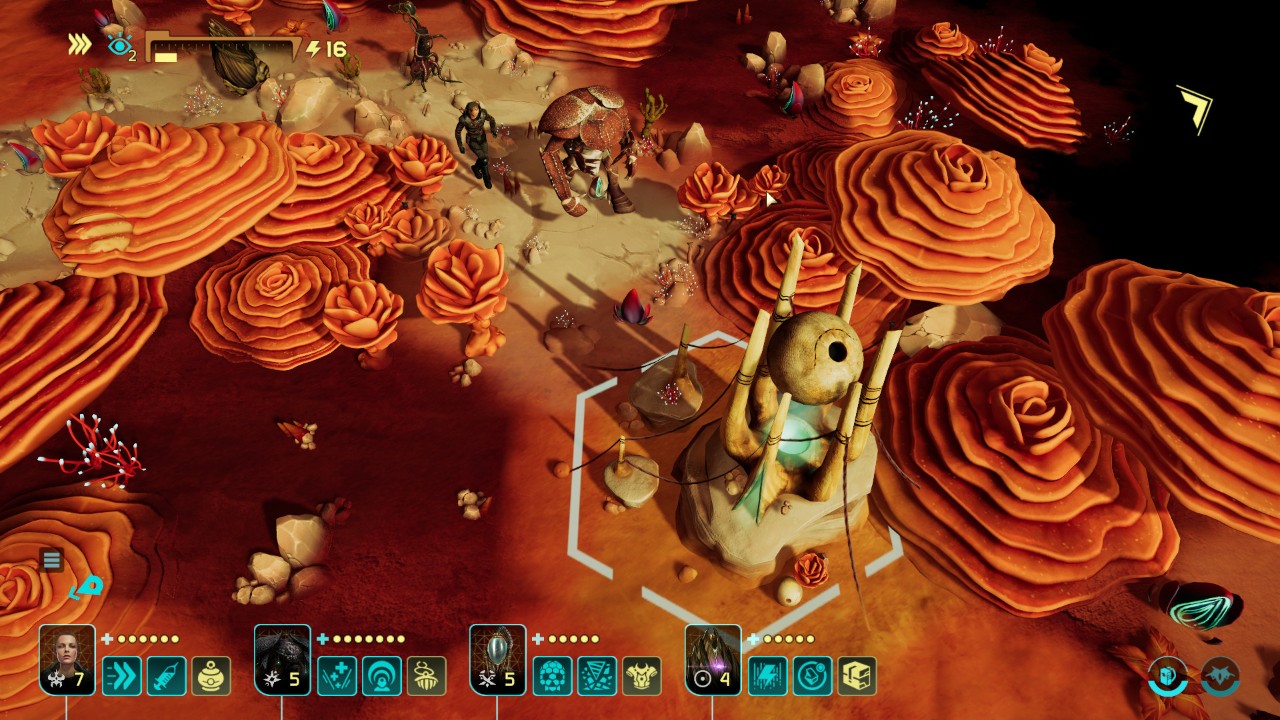Activate the triple-chevron dash ability

[x=122, y=676]
